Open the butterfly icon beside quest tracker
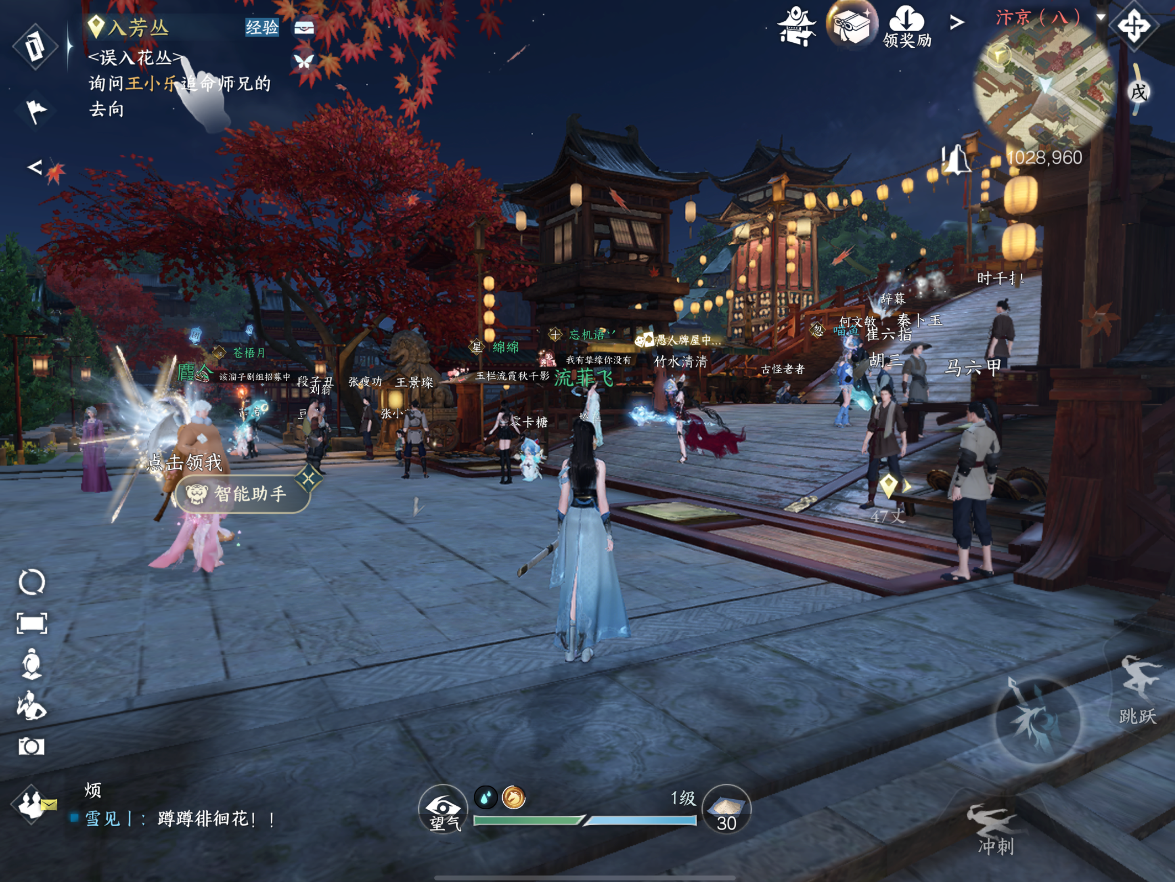This screenshot has width=1175, height=882. click(x=302, y=60)
